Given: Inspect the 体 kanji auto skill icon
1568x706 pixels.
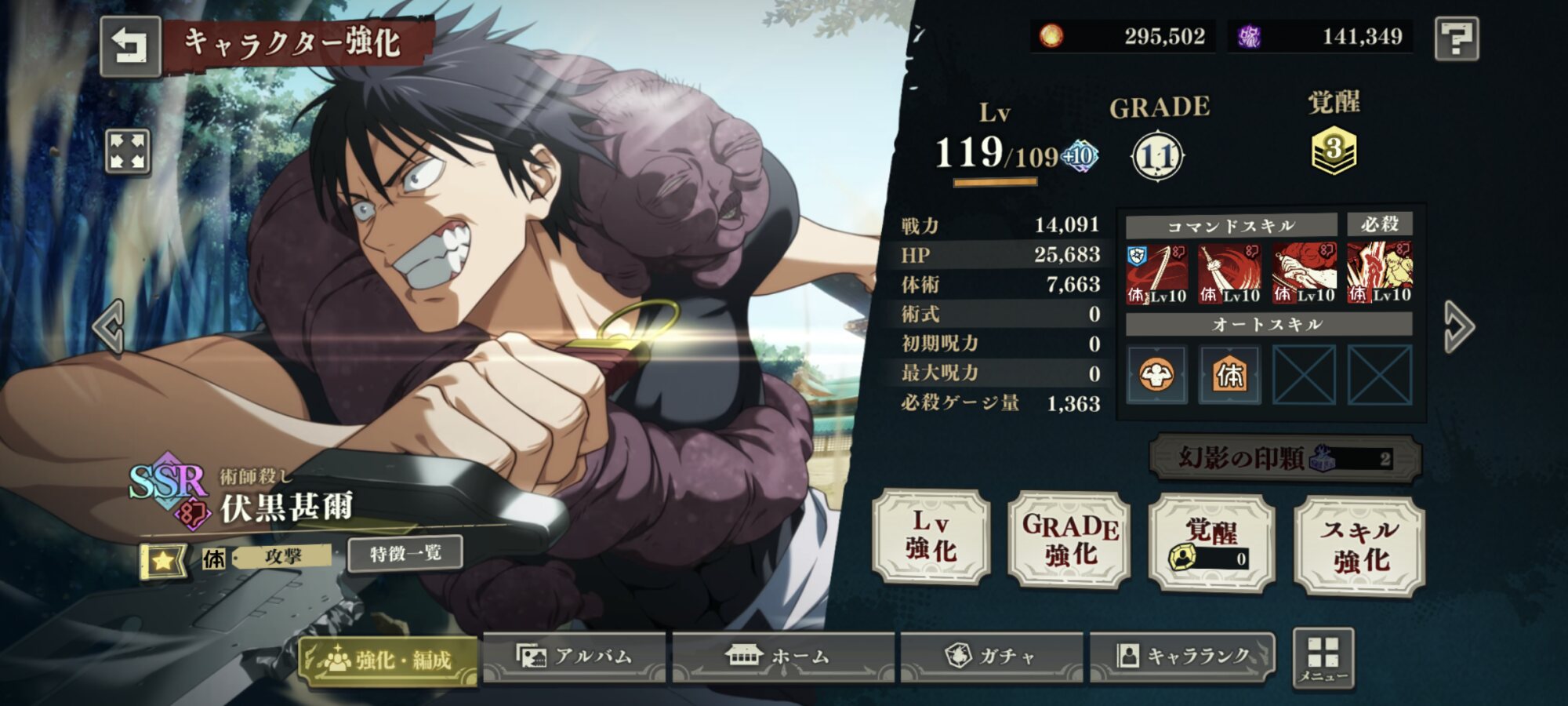Looking at the screenshot, I should [x=1230, y=375].
